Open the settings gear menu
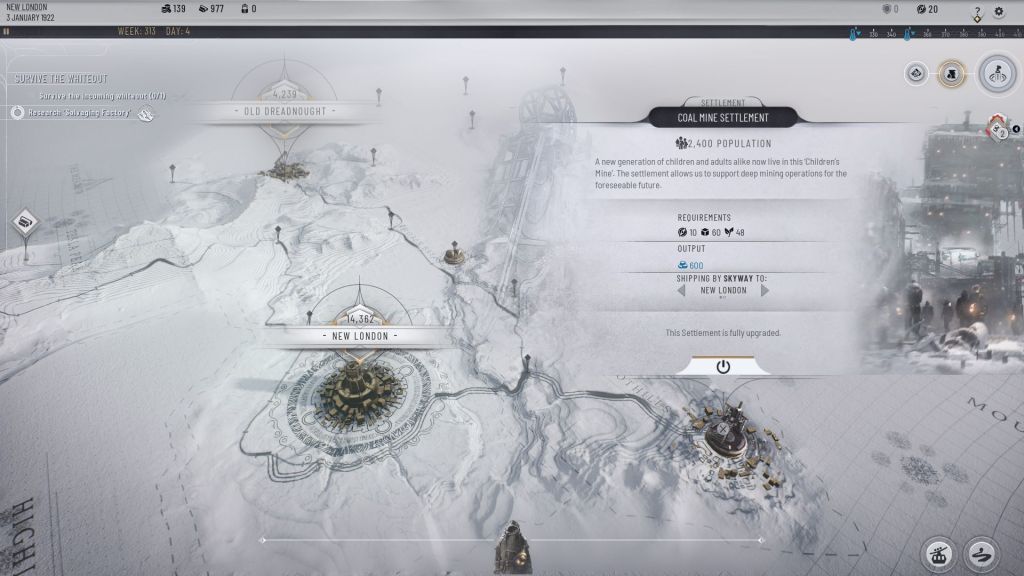1024x576 pixels. (998, 12)
